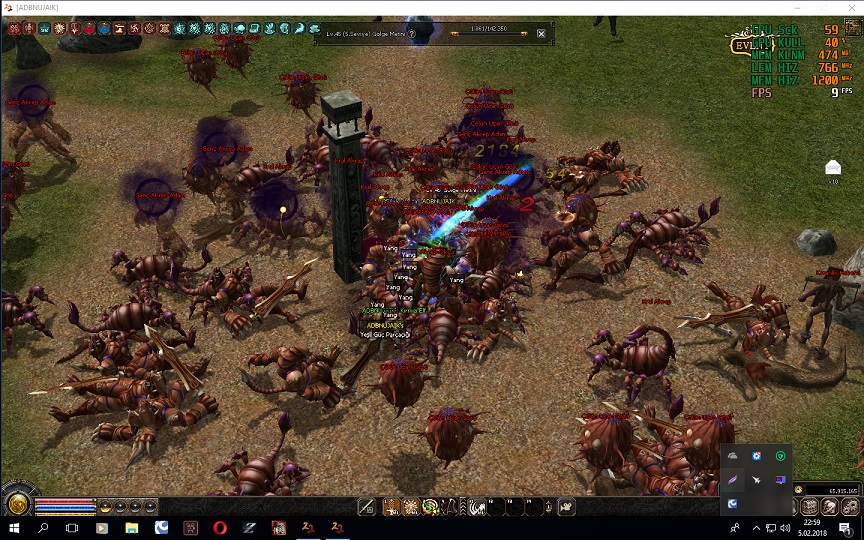This screenshot has width=864, height=540.
Task: Open the Windows Start menu
Action: pyautogui.click(x=14, y=527)
